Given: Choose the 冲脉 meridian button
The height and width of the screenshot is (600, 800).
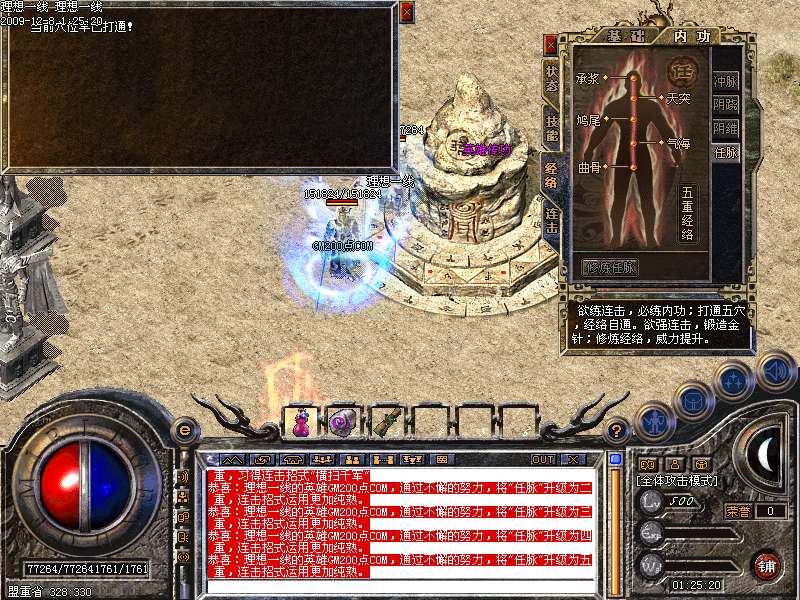Looking at the screenshot, I should pos(725,80).
